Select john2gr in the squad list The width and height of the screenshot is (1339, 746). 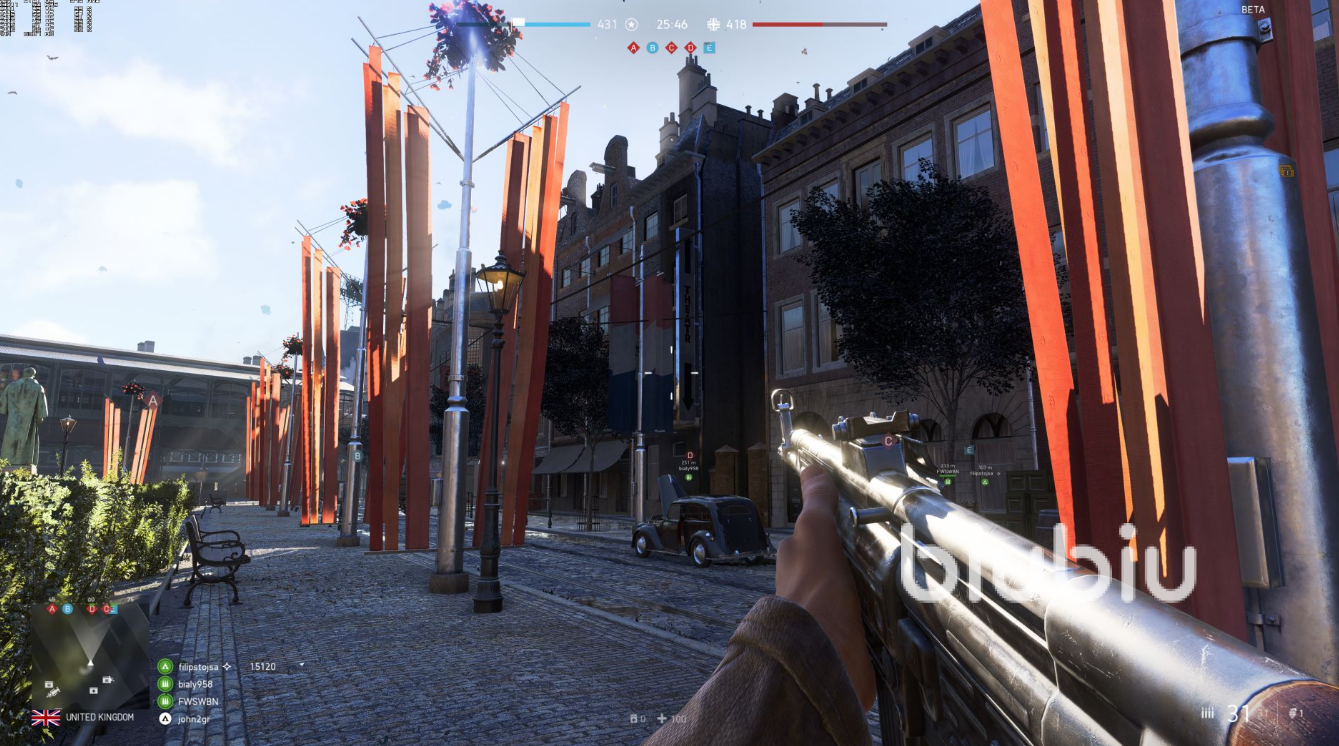pos(194,718)
